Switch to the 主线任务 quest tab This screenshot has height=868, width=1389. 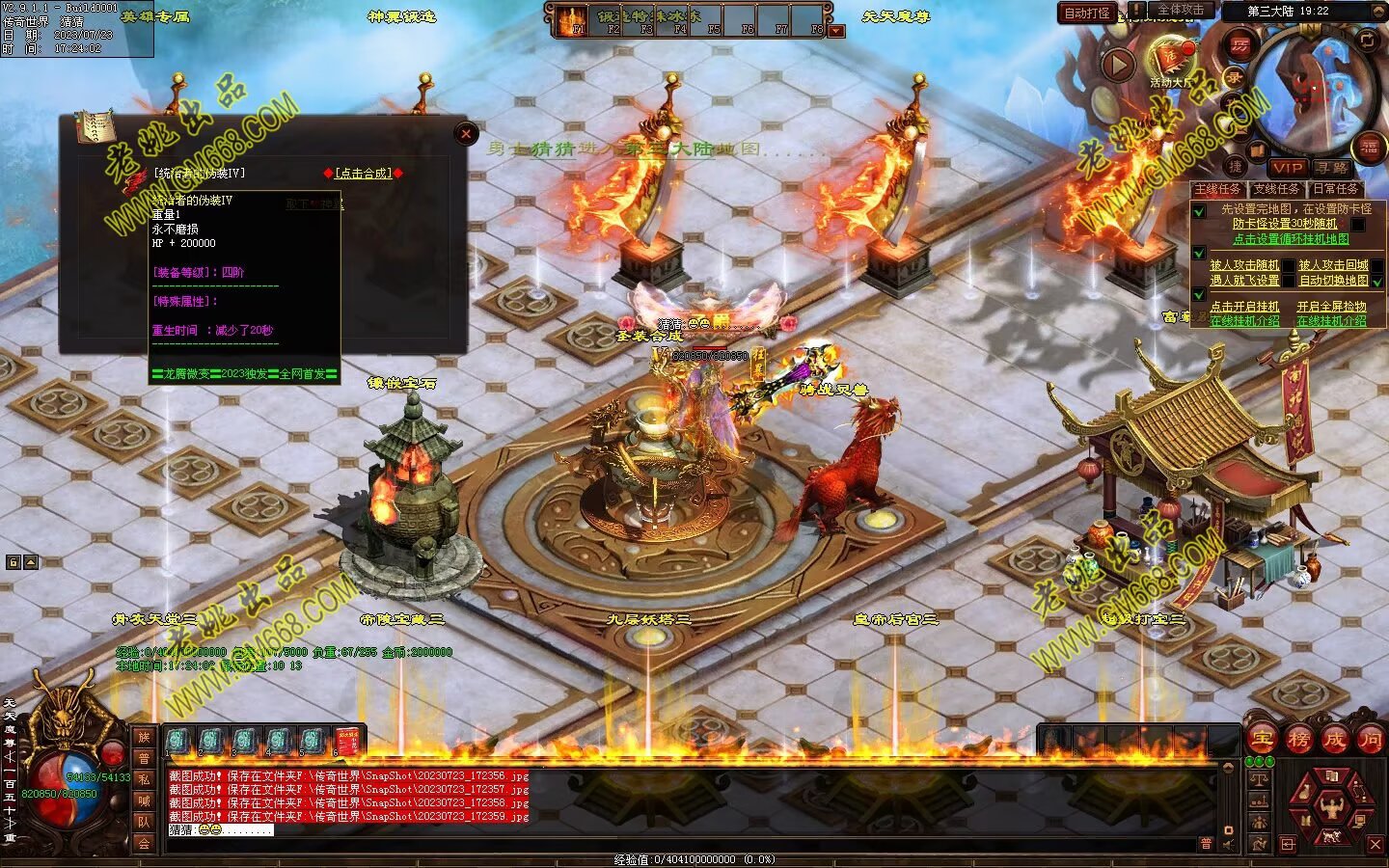click(1217, 189)
